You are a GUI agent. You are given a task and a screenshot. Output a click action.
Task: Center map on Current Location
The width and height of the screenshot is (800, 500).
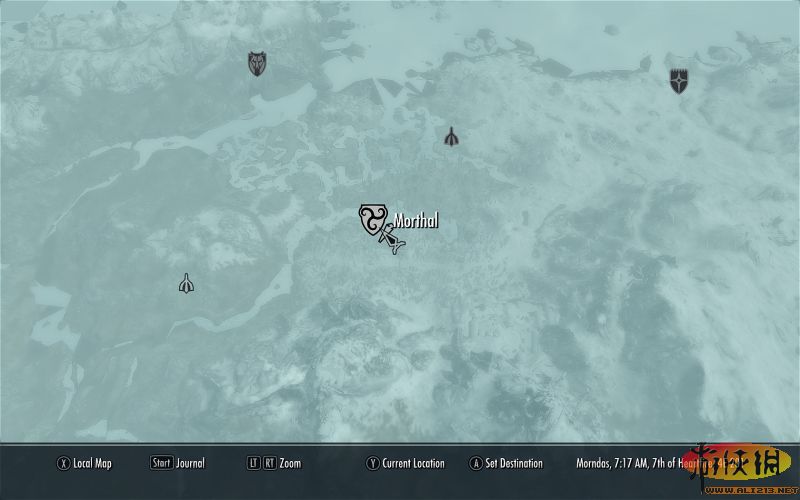[x=406, y=463]
